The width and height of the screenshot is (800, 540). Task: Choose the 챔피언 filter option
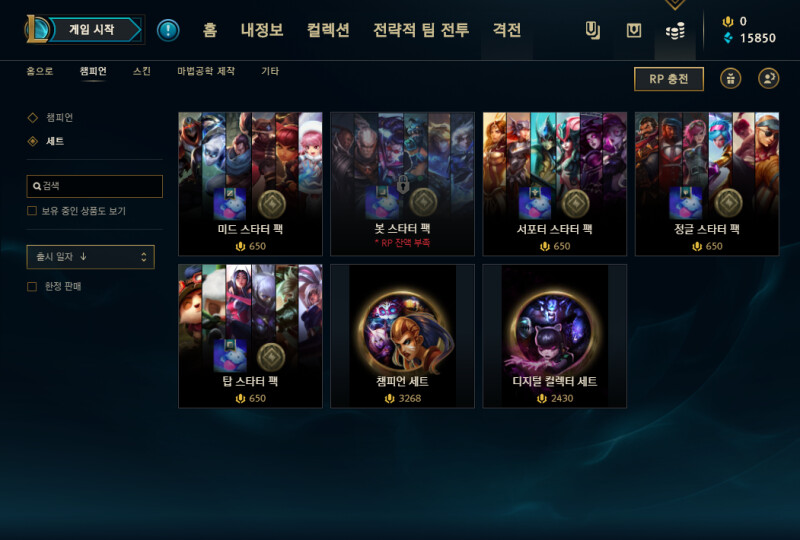point(59,118)
